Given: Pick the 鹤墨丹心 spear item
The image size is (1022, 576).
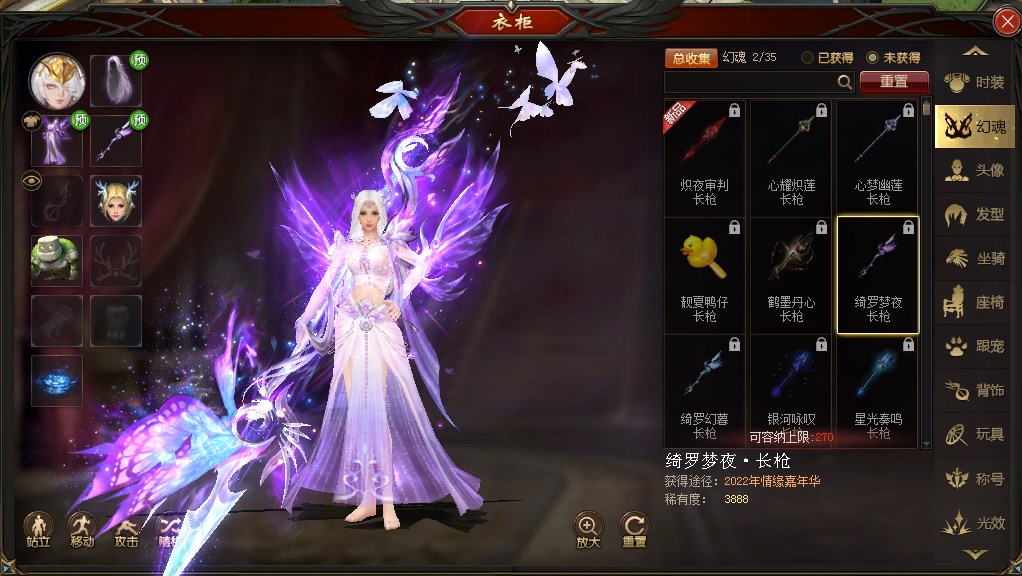Looking at the screenshot, I should click(791, 274).
